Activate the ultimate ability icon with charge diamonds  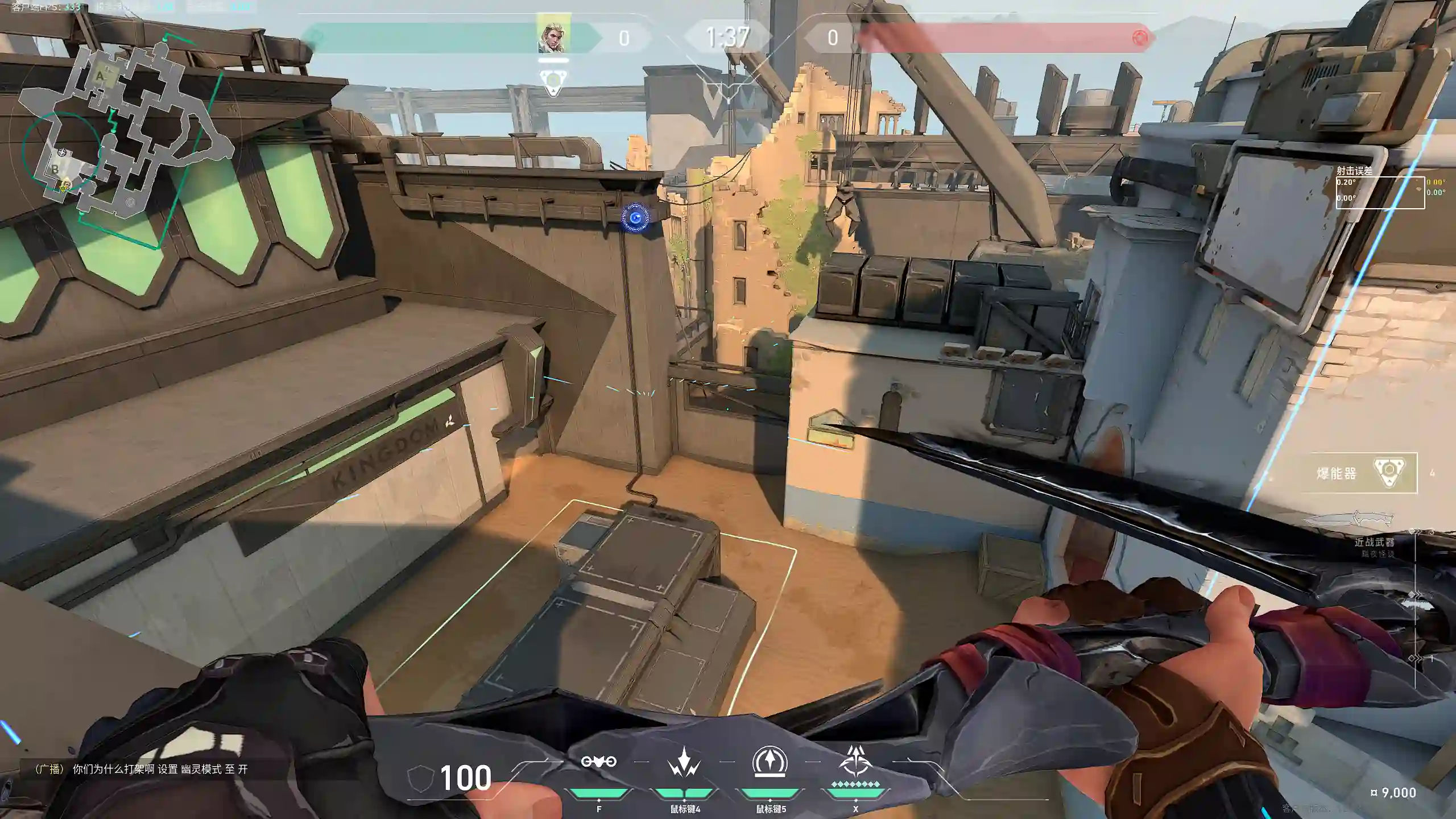pos(855,762)
